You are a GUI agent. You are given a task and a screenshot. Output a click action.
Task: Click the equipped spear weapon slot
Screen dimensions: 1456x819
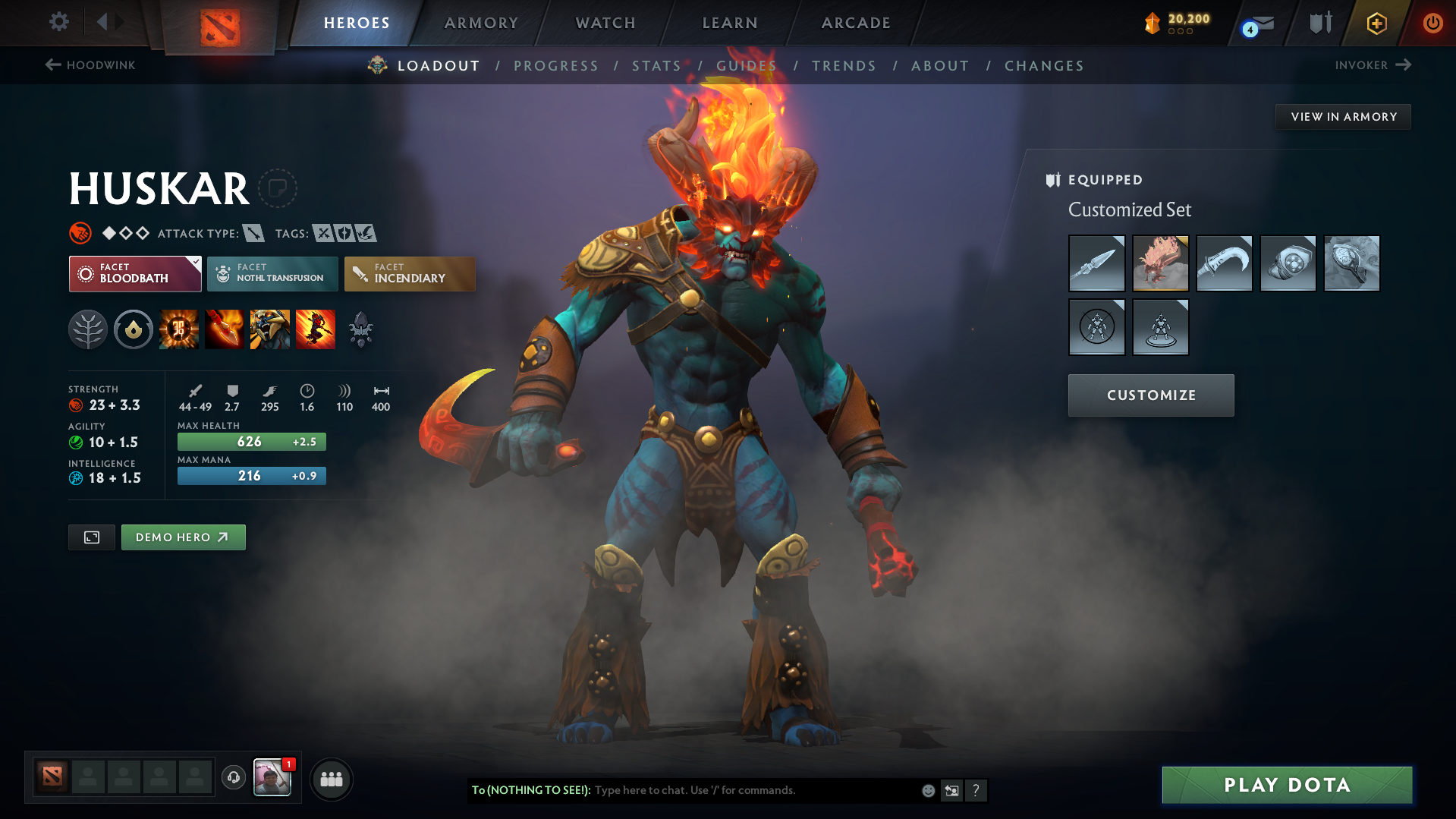click(x=1096, y=263)
